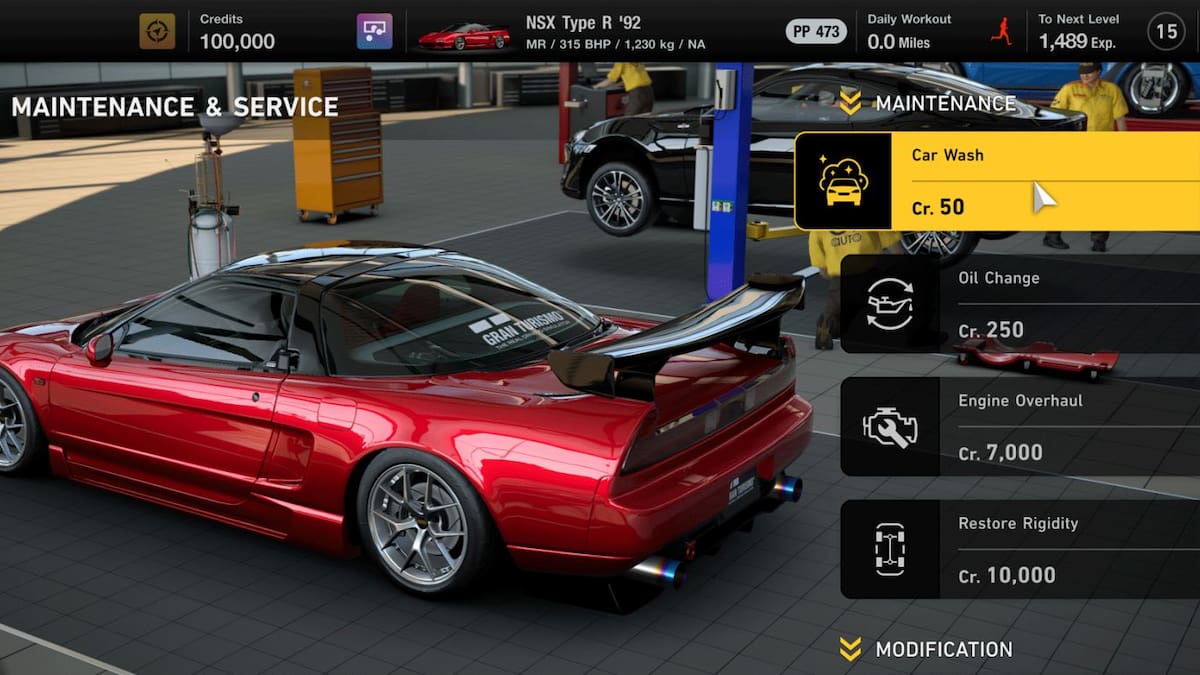1200x675 pixels.
Task: Click the credits compass icon
Action: pyautogui.click(x=157, y=31)
